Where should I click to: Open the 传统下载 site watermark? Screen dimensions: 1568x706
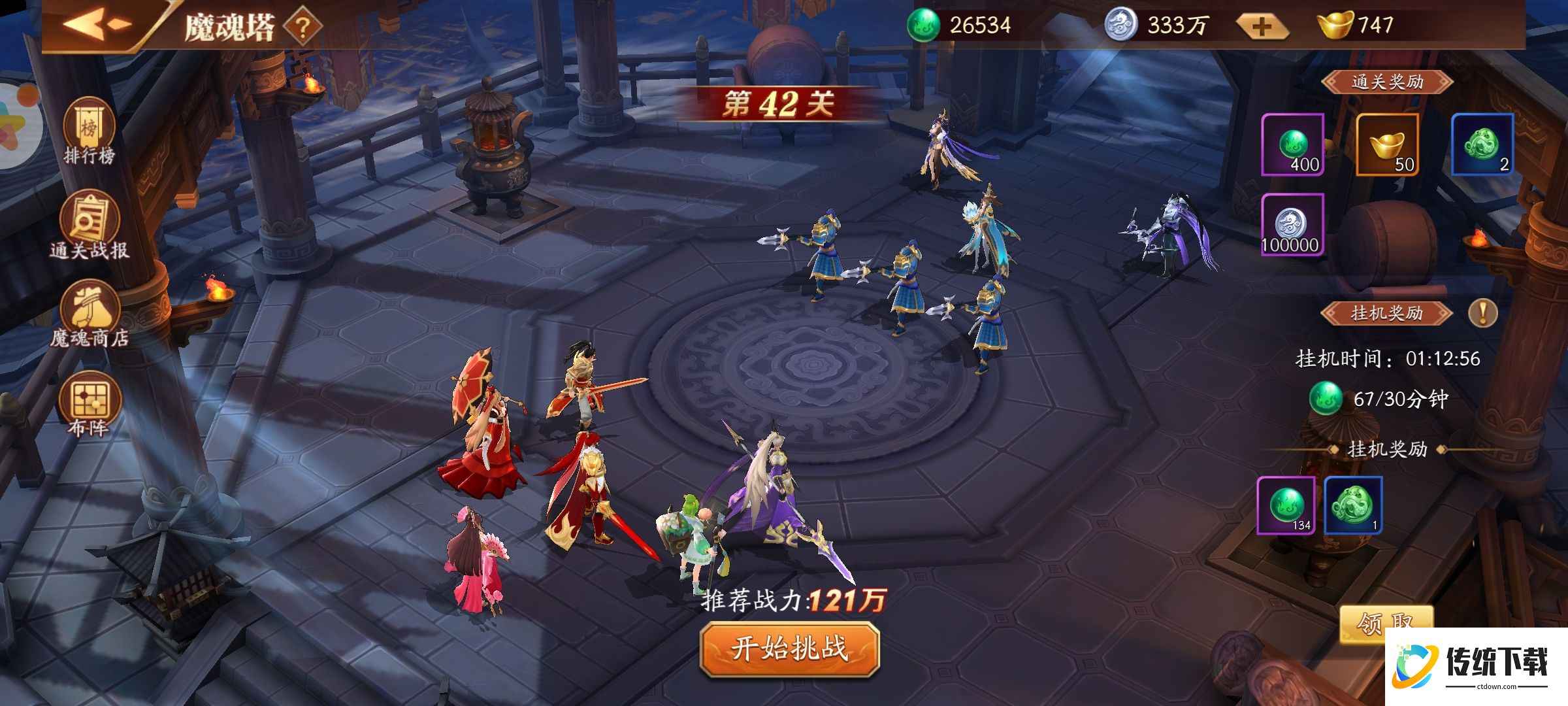point(1475,667)
